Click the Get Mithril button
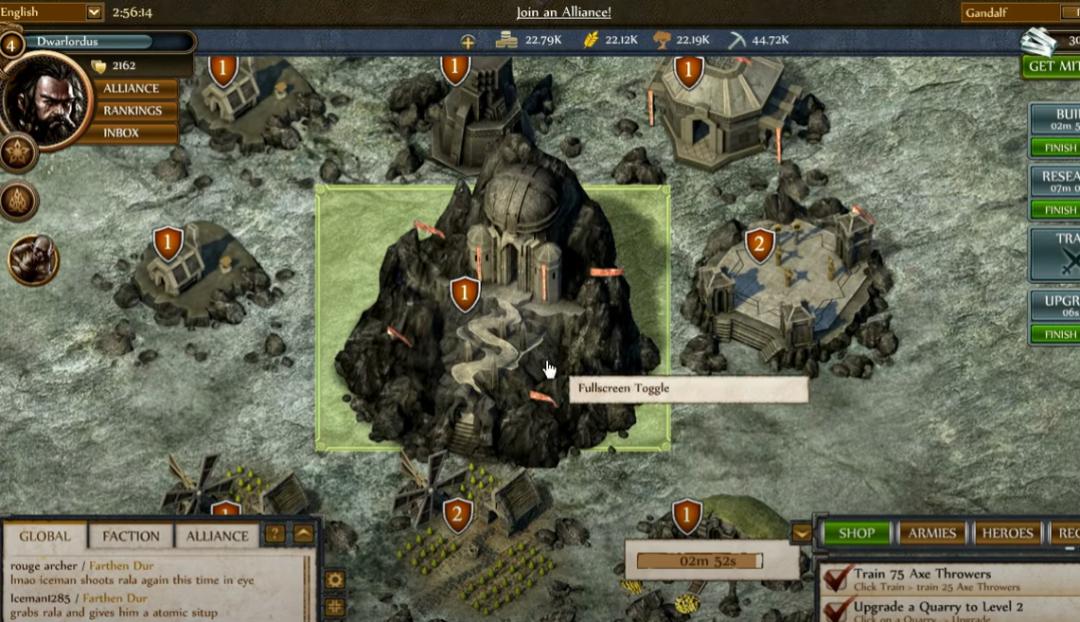Viewport: 1080px width, 622px height. [x=1052, y=66]
